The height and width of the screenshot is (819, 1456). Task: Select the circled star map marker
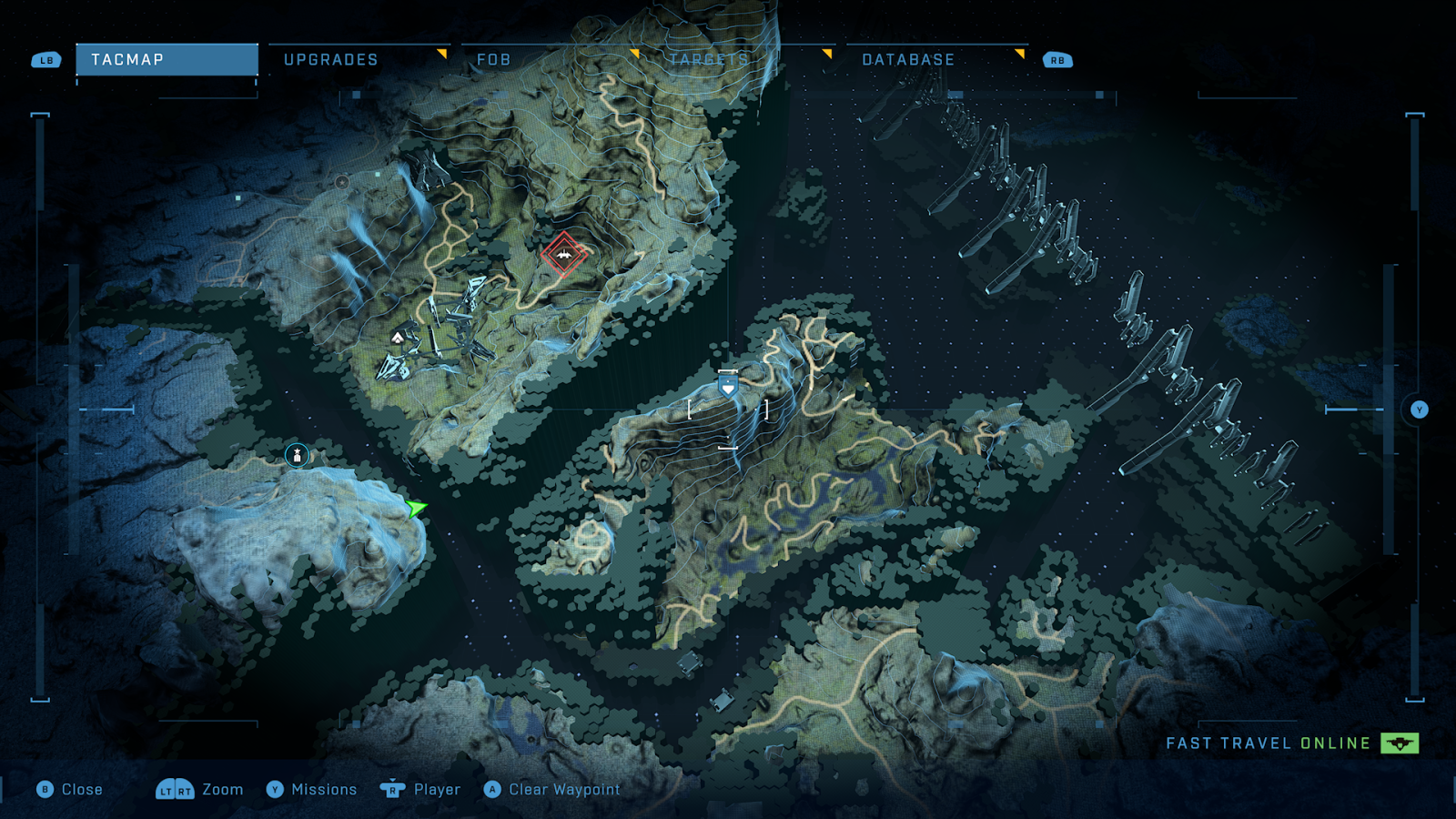(297, 455)
